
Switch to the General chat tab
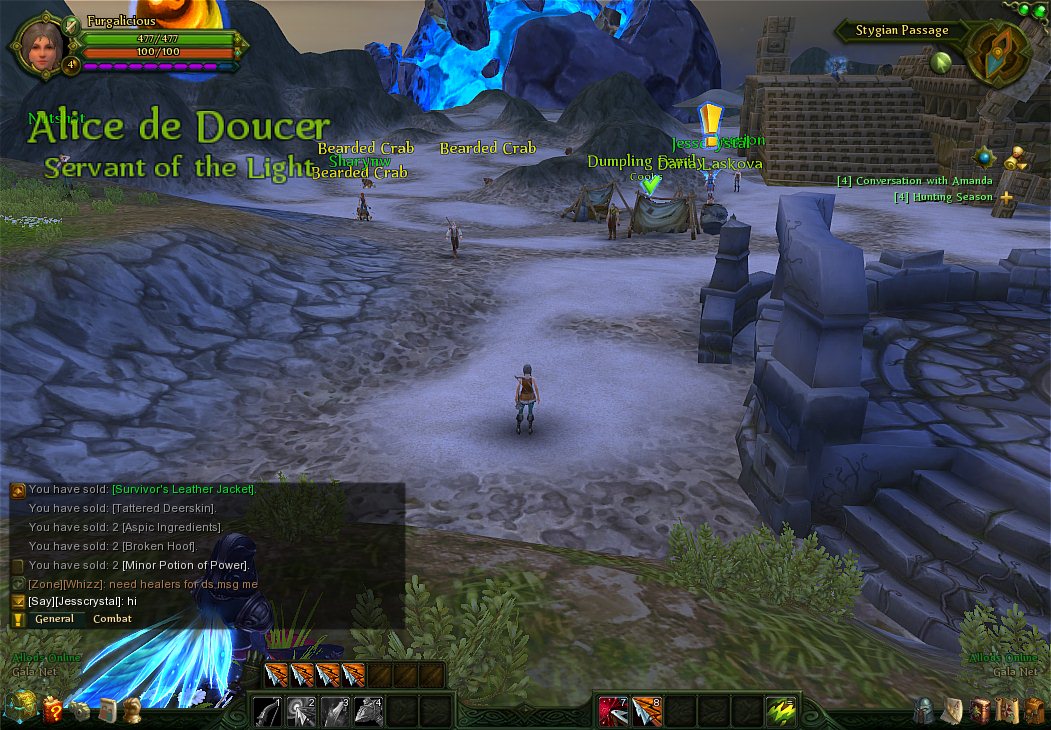[x=54, y=619]
